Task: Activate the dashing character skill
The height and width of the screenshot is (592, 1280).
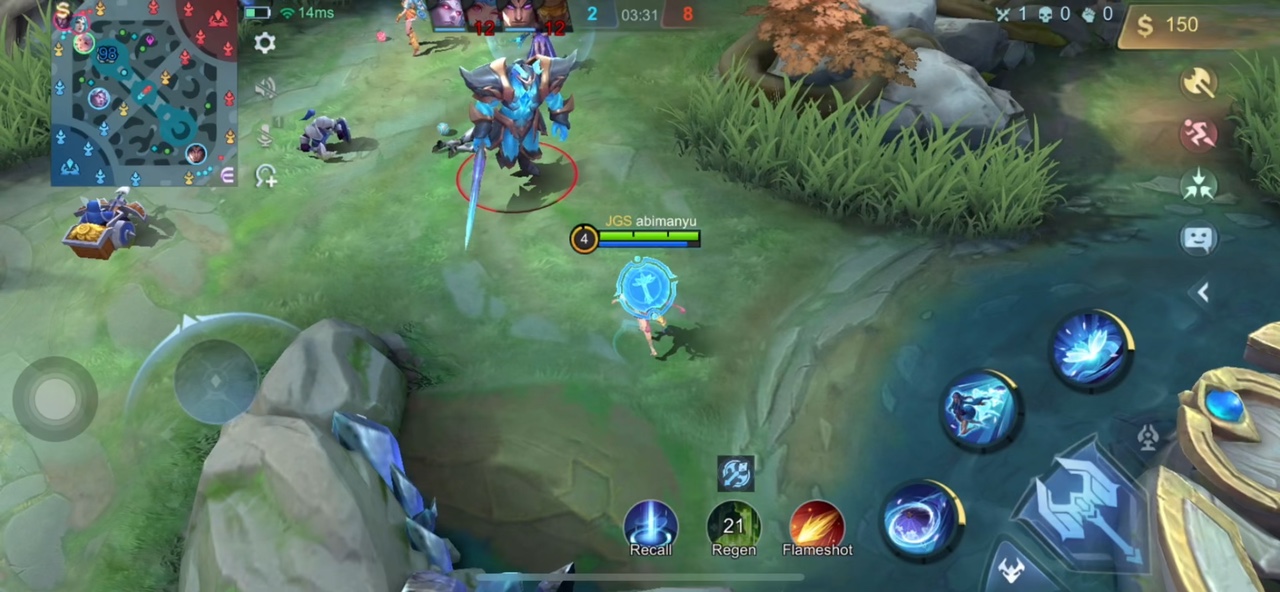Action: 981,410
